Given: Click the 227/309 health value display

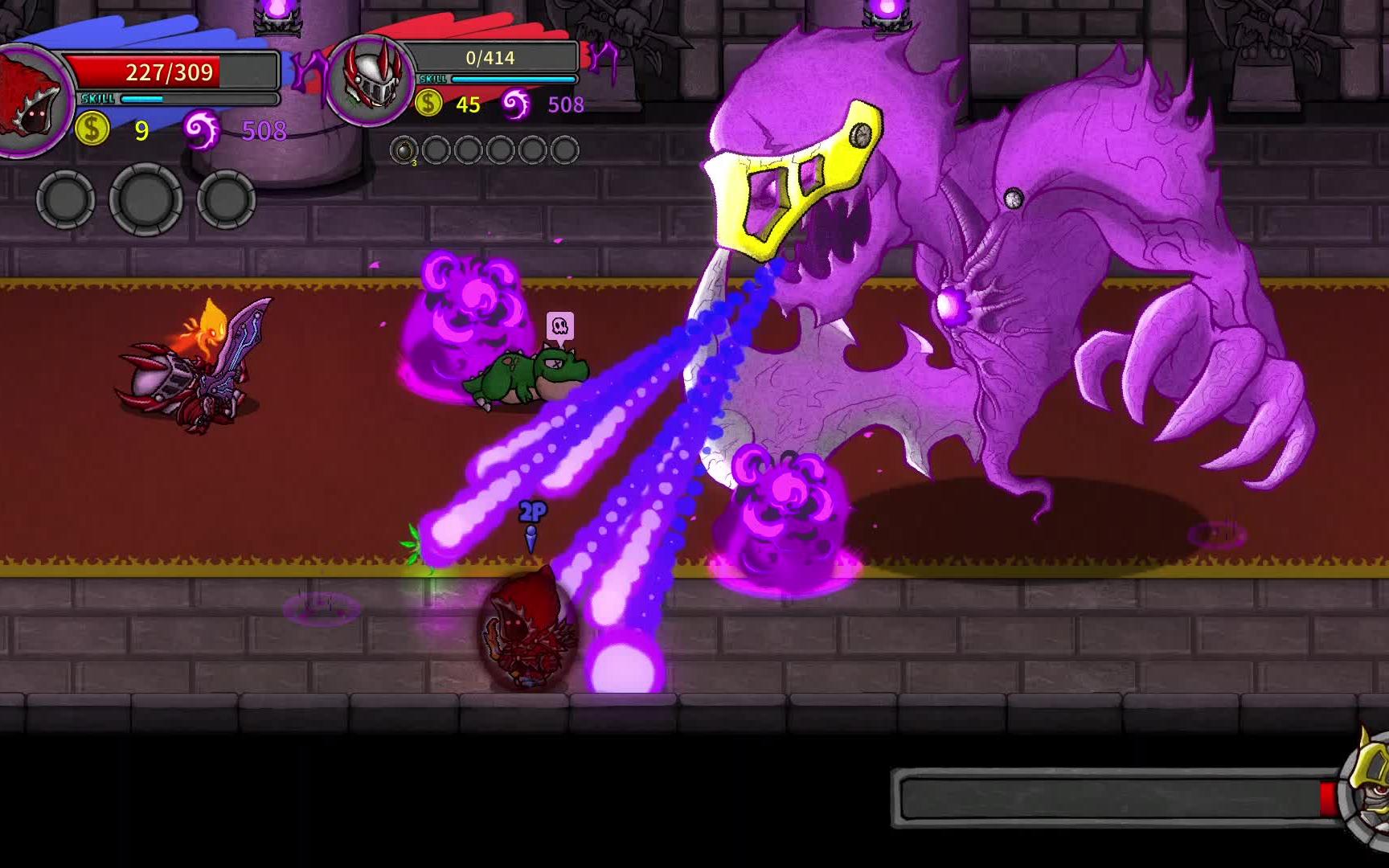Looking at the screenshot, I should coord(170,73).
